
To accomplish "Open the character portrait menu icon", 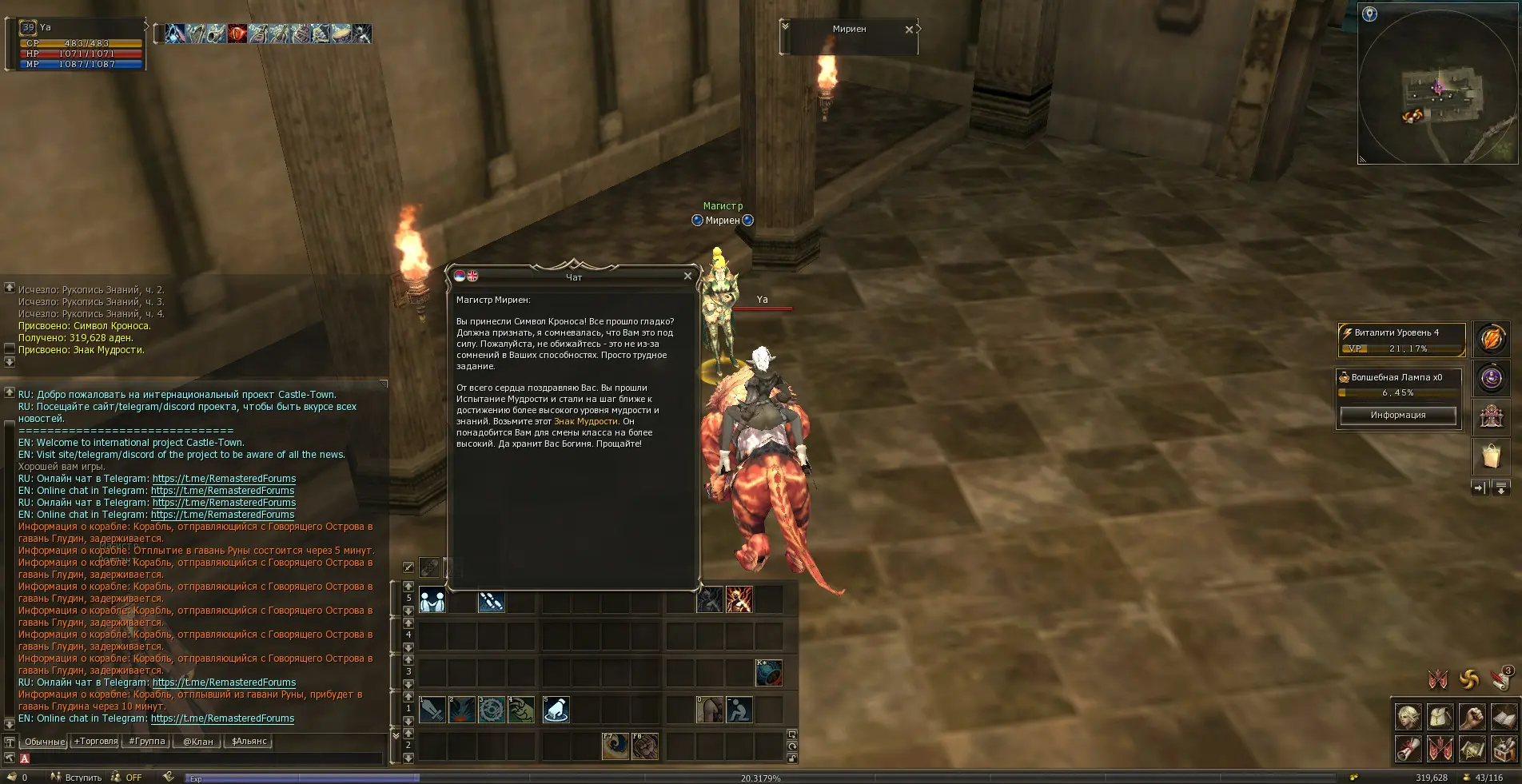I will 1408,717.
